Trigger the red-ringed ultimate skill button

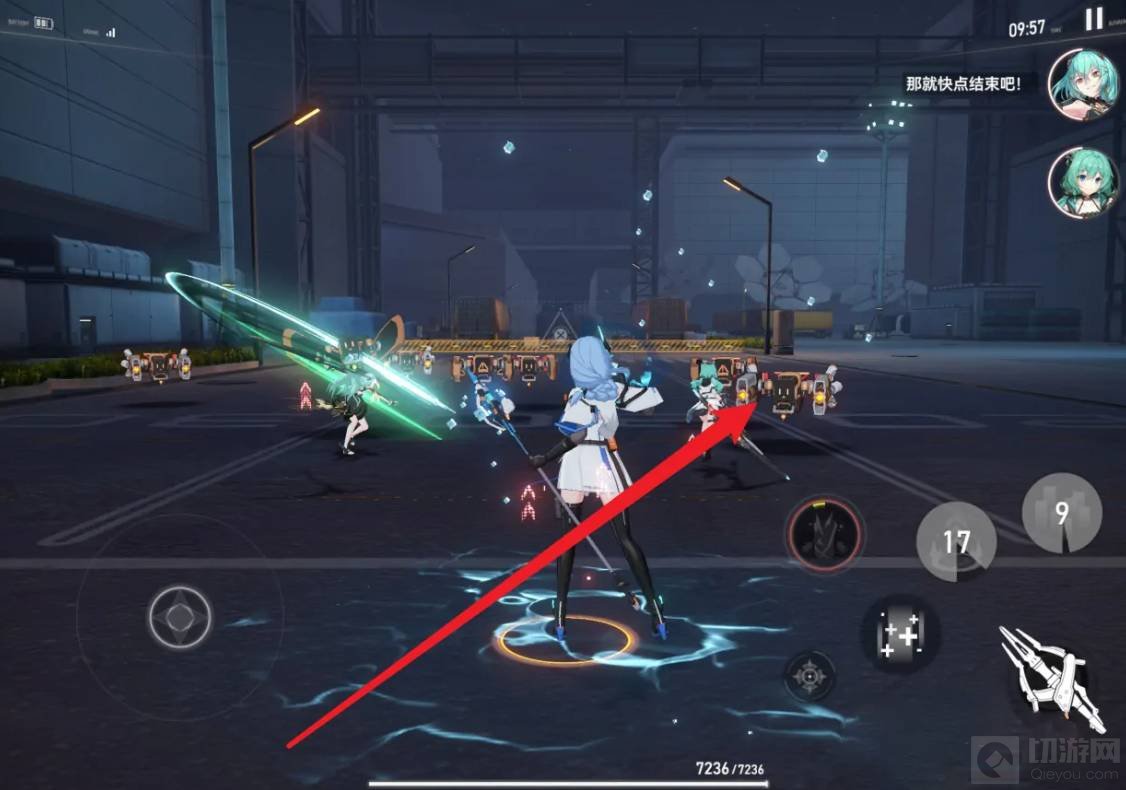pyautogui.click(x=824, y=529)
